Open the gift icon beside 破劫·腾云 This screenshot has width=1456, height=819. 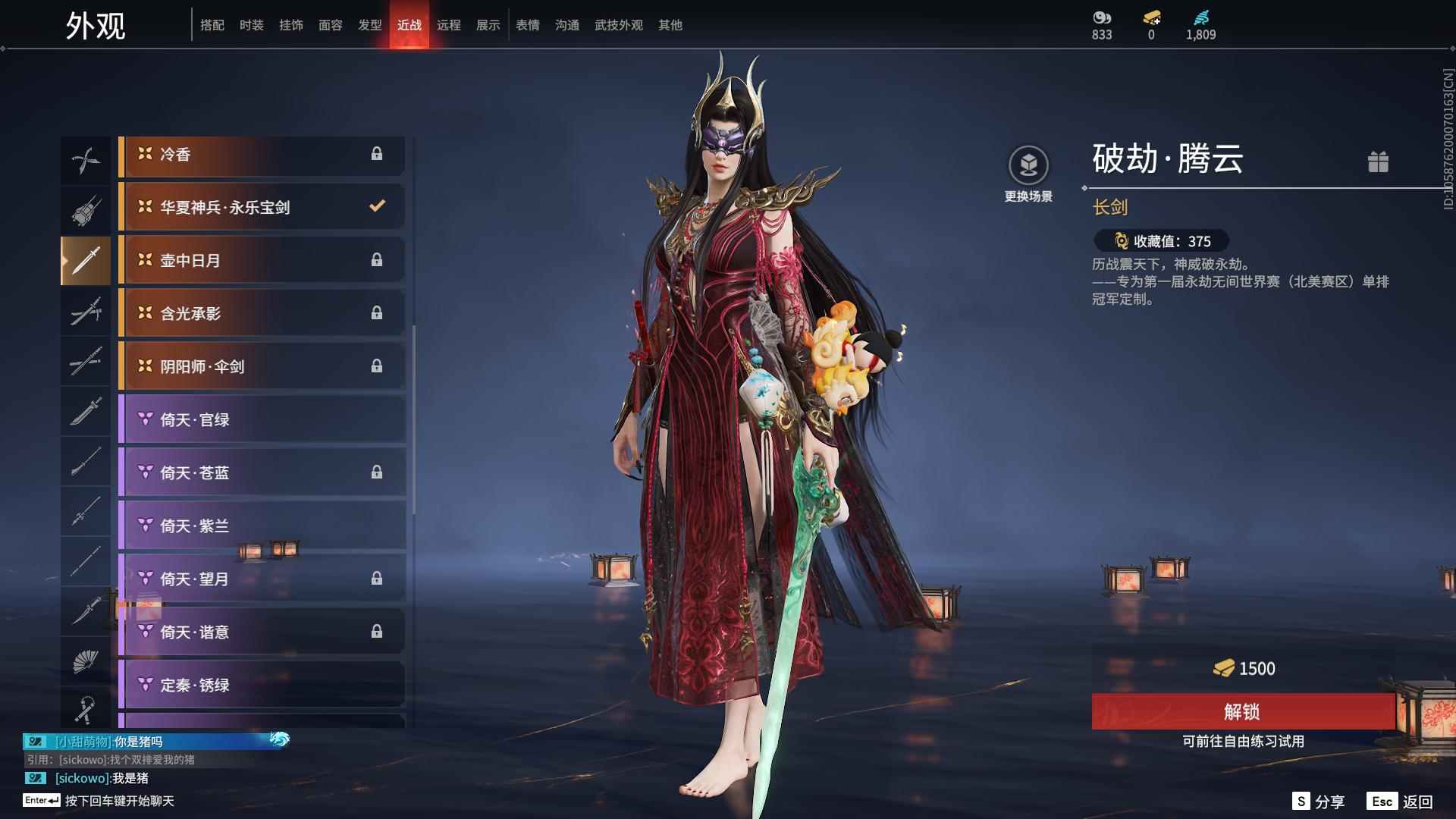[x=1379, y=162]
